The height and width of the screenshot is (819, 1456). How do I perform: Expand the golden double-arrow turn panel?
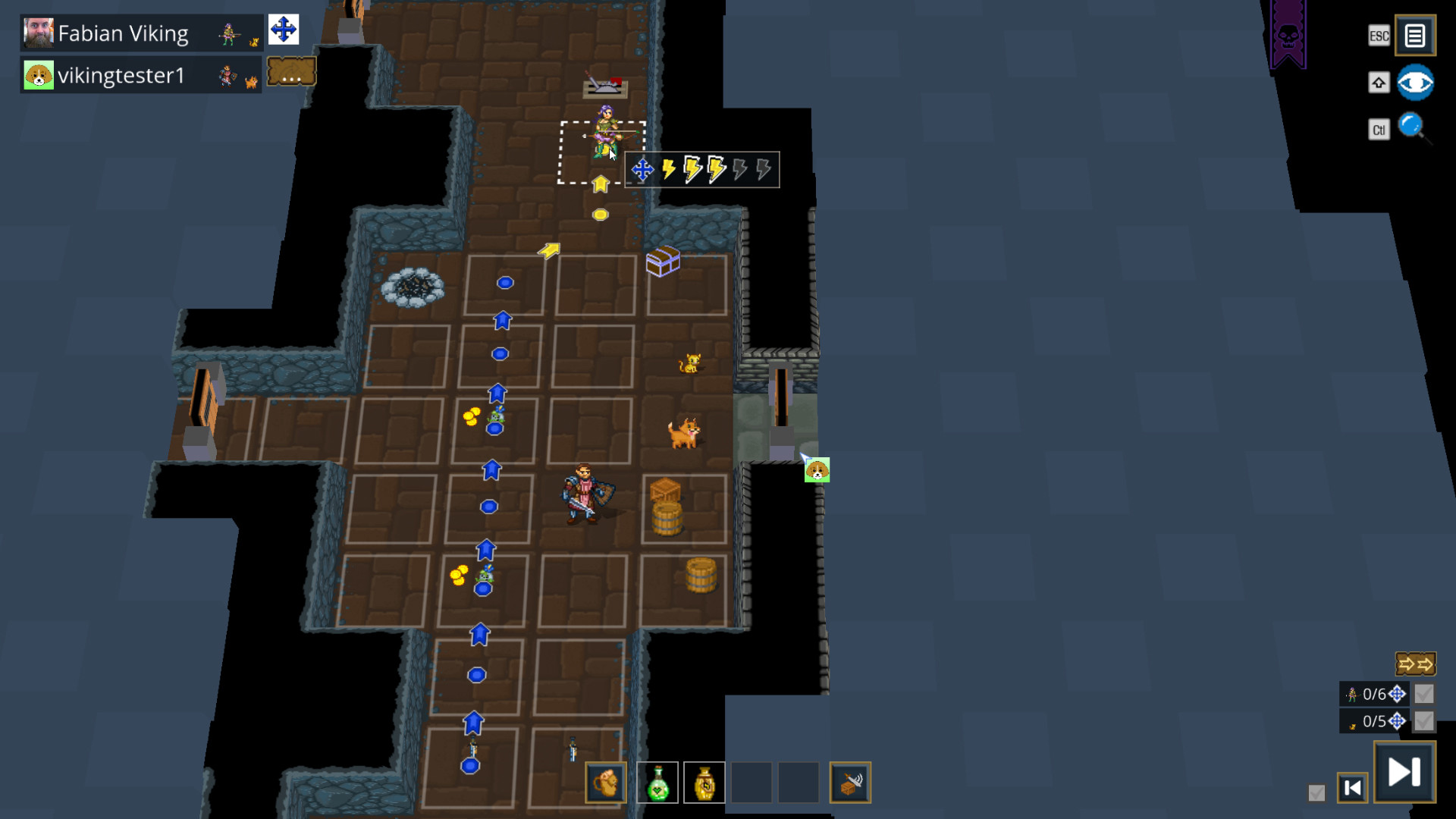(1417, 664)
